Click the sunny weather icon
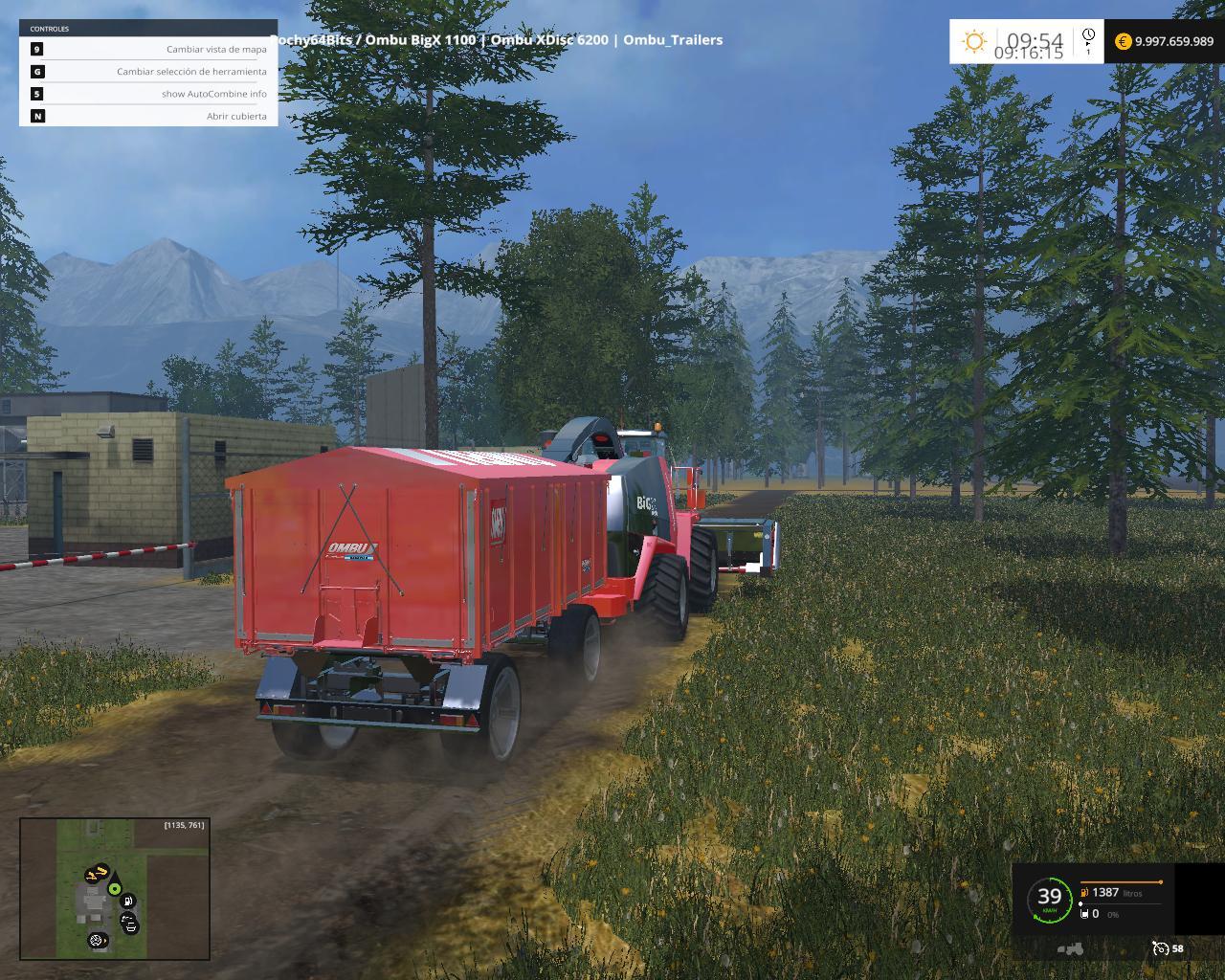This screenshot has width=1225, height=980. click(974, 41)
